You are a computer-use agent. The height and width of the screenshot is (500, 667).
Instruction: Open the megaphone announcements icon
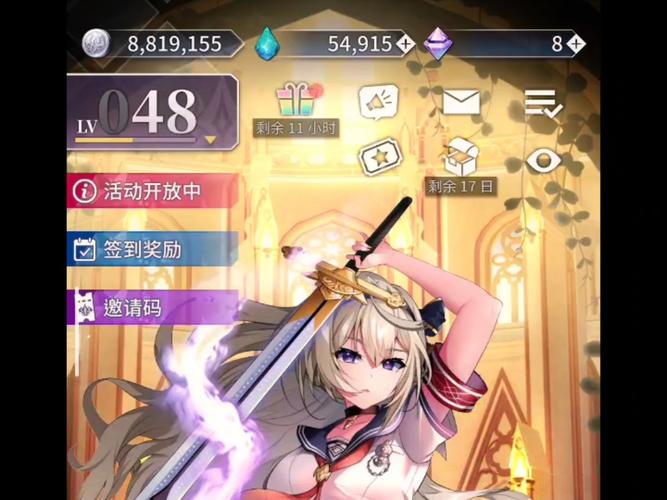point(379,102)
